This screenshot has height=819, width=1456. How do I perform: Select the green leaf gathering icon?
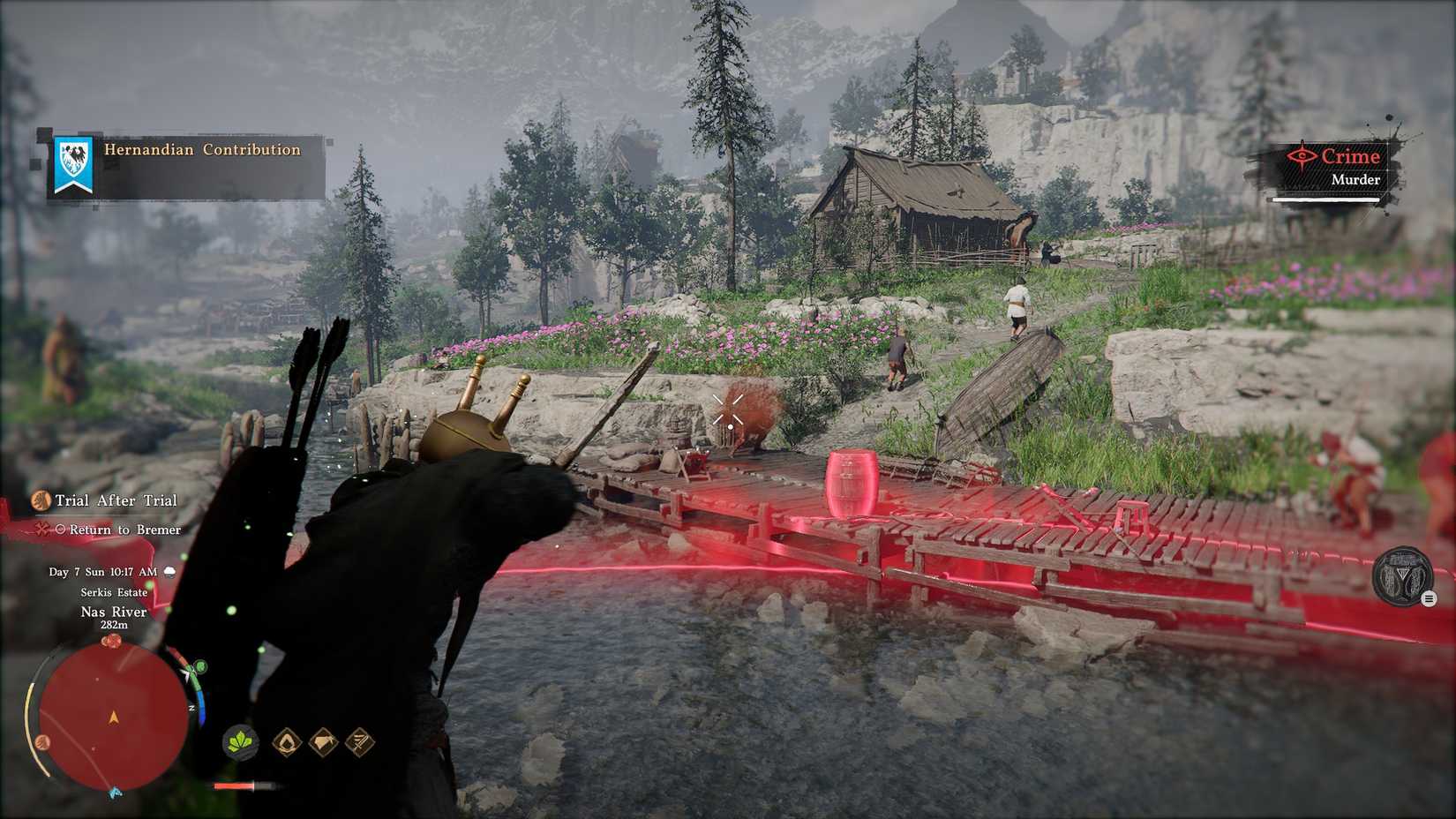tap(240, 744)
